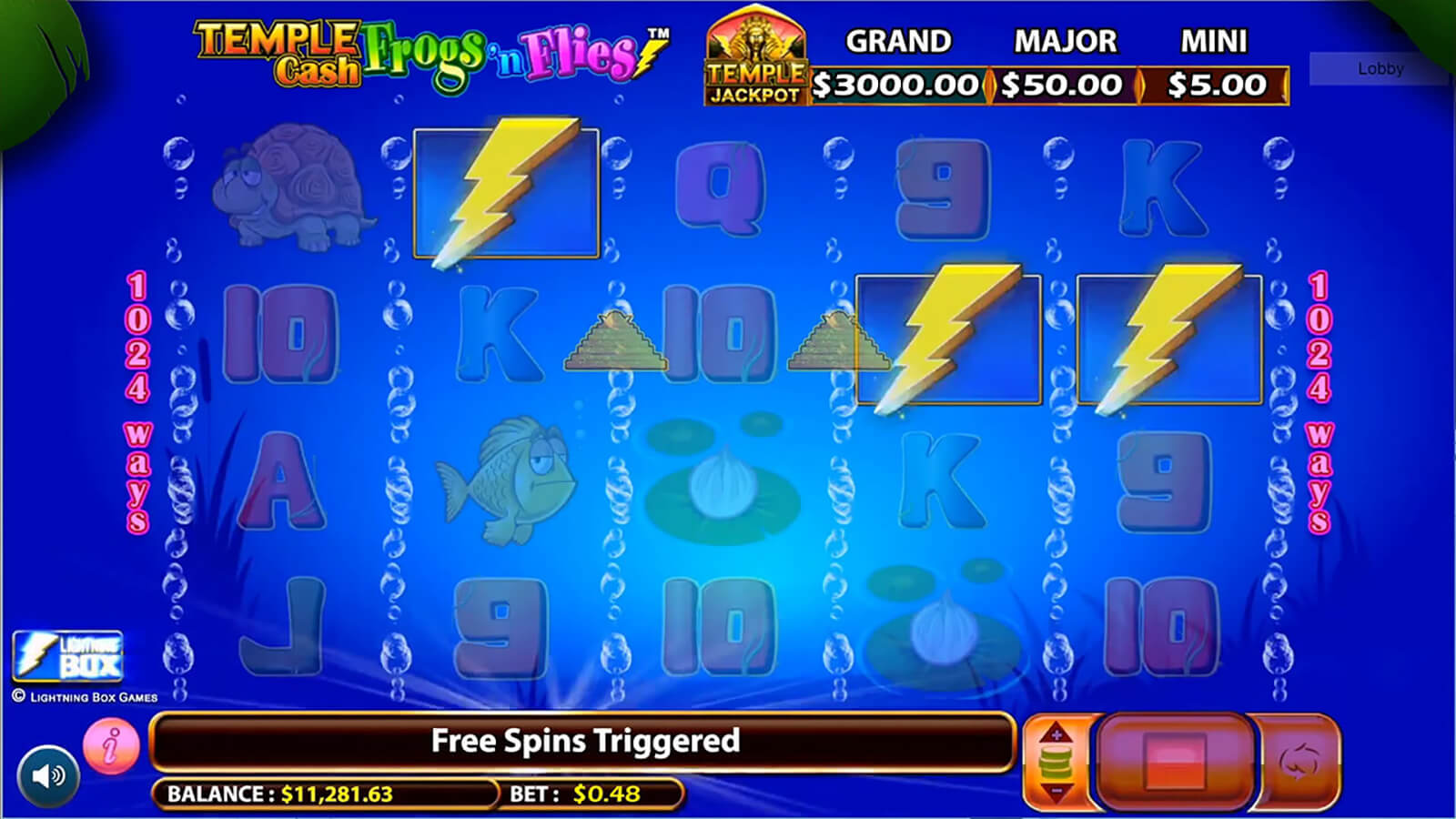The height and width of the screenshot is (819, 1456).
Task: Open the pink info paytable button
Action: tap(111, 746)
